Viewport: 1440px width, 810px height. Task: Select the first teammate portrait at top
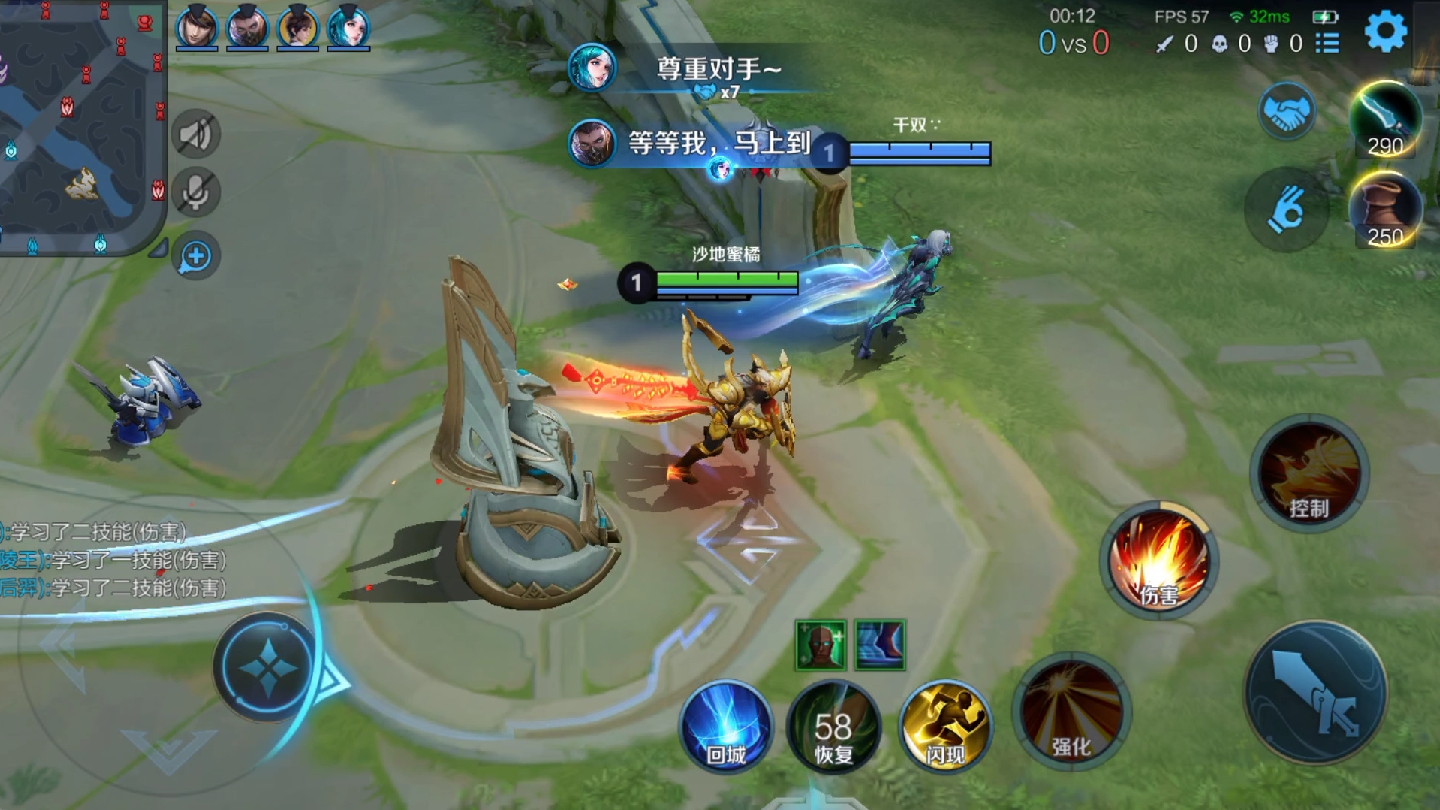[197, 26]
